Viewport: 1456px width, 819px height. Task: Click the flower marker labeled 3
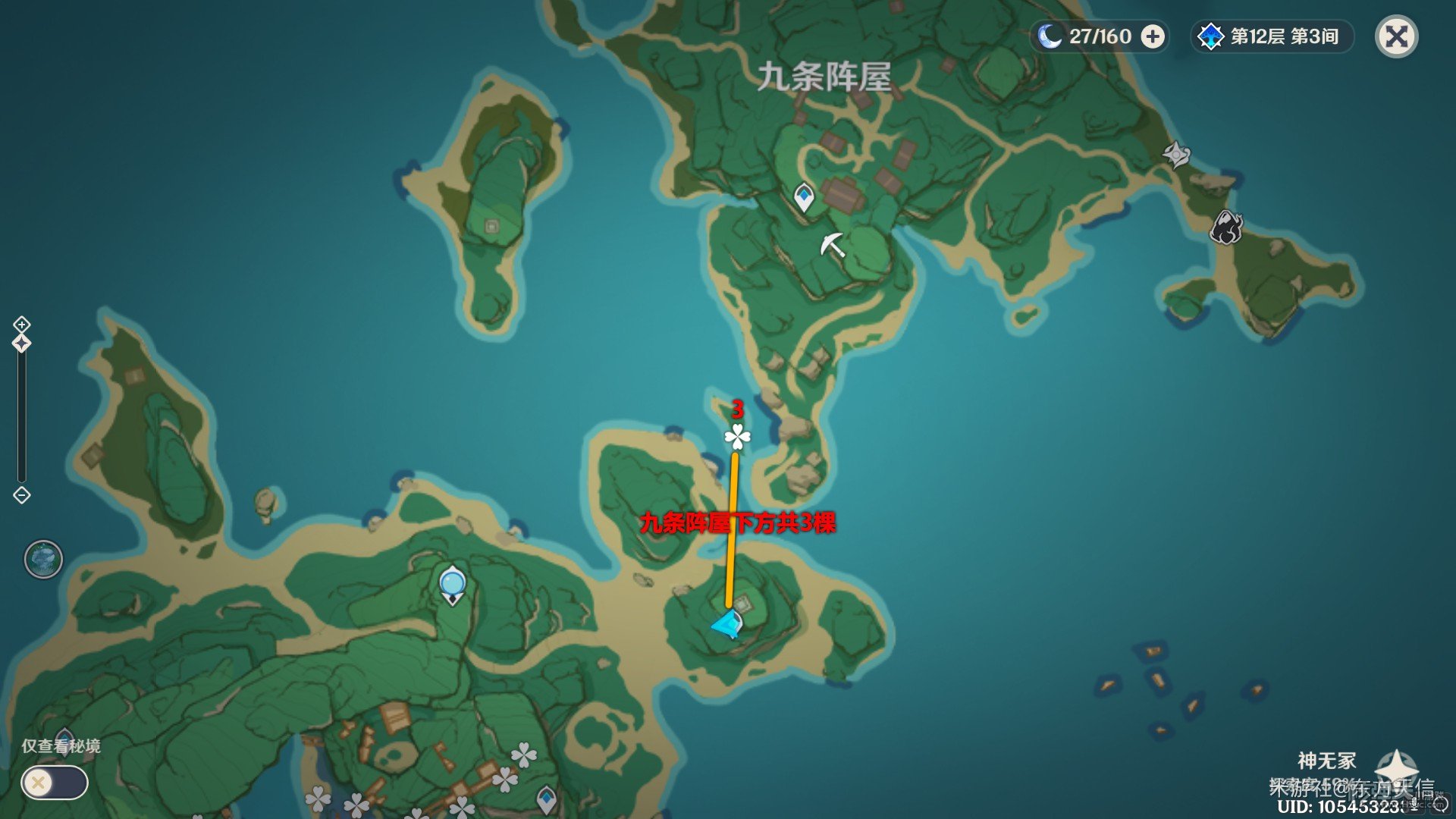(x=736, y=437)
